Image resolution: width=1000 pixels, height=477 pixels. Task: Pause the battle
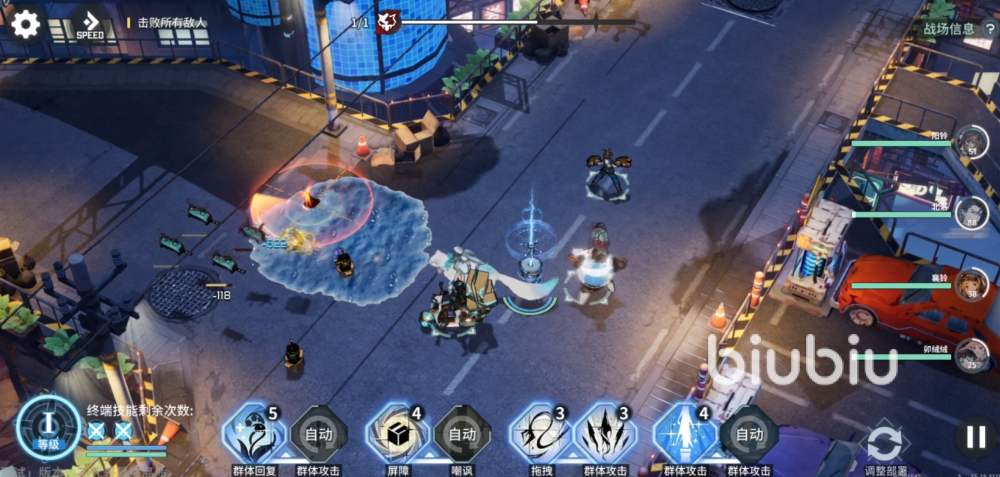tap(974, 436)
